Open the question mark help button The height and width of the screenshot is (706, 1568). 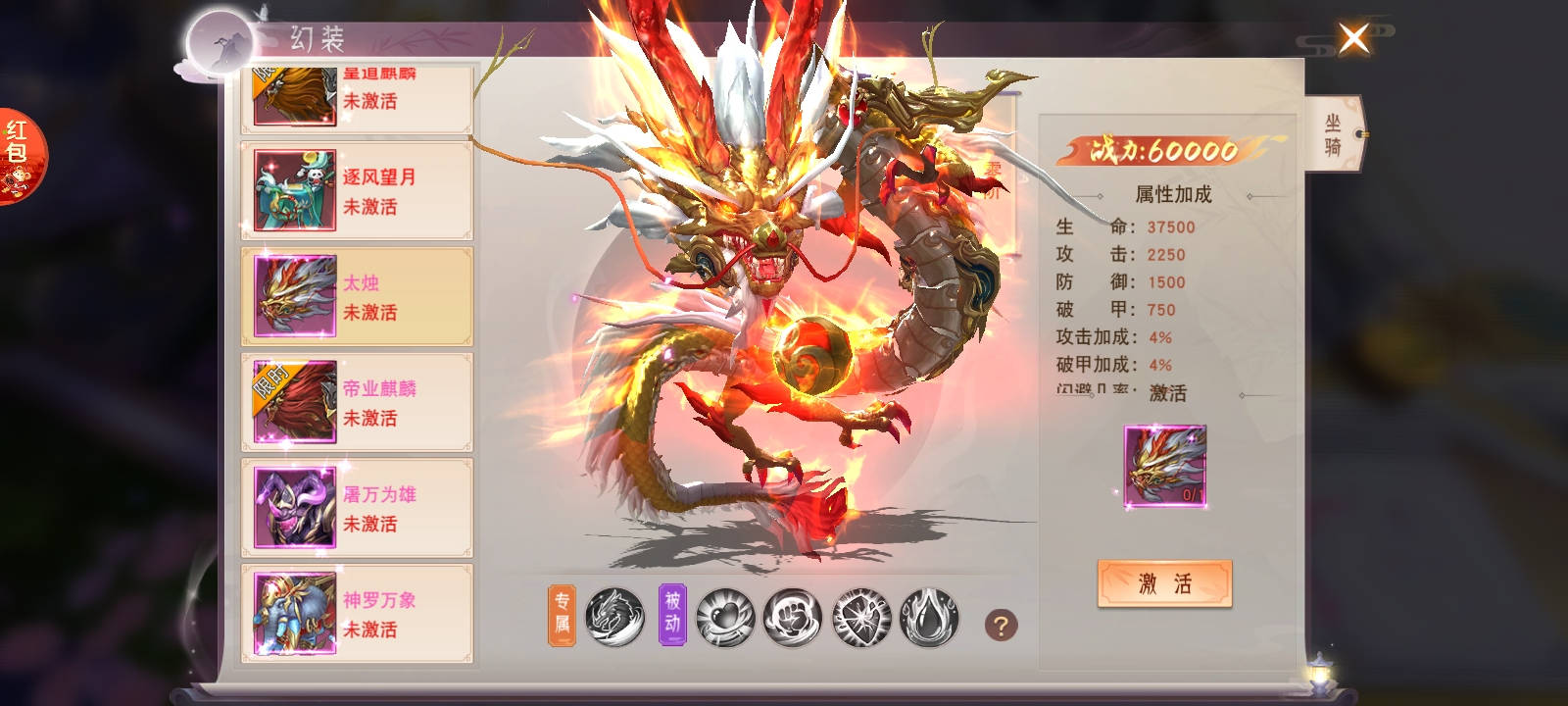click(x=1001, y=625)
